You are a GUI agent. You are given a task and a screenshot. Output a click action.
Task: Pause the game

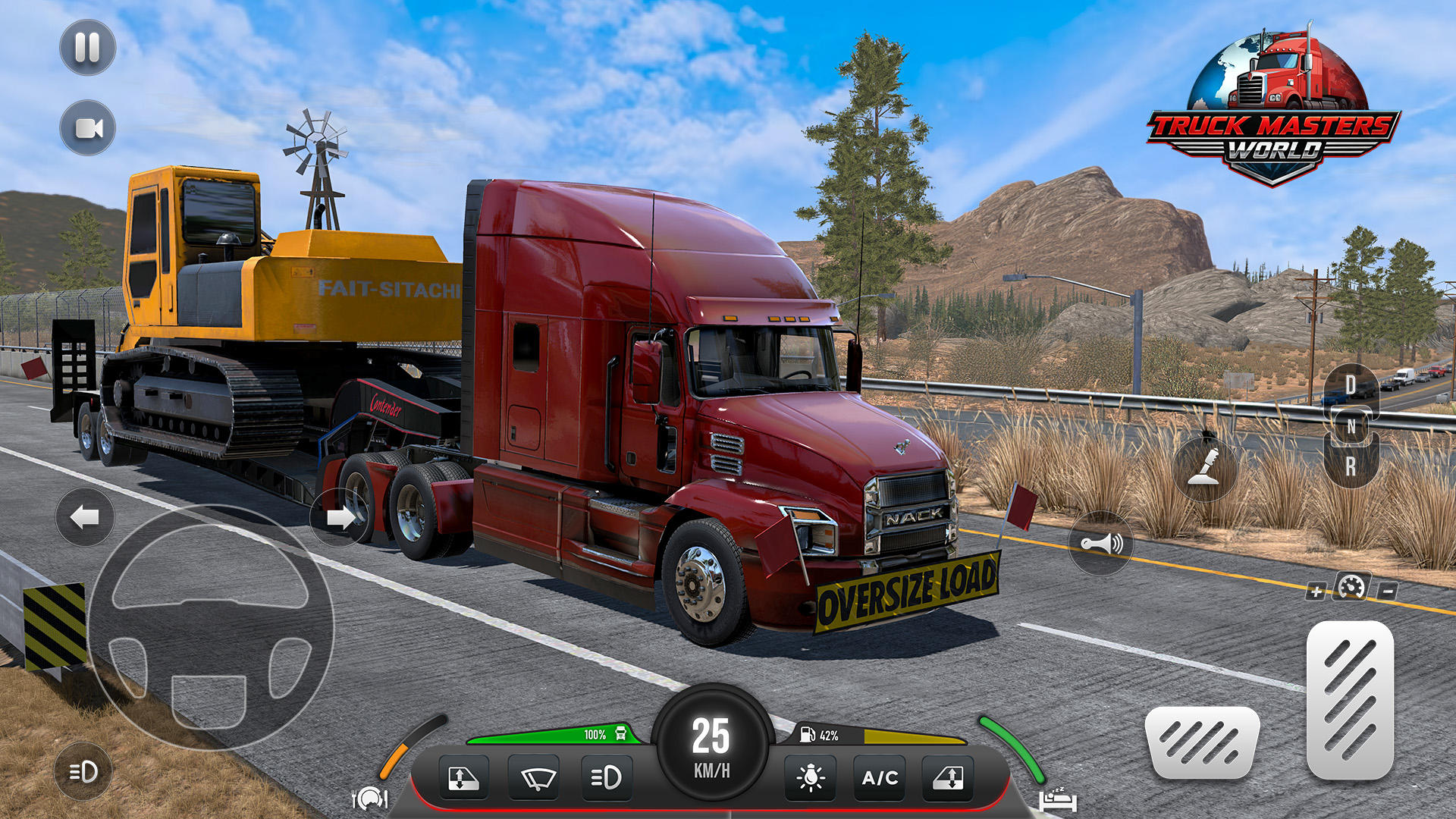coord(86,47)
